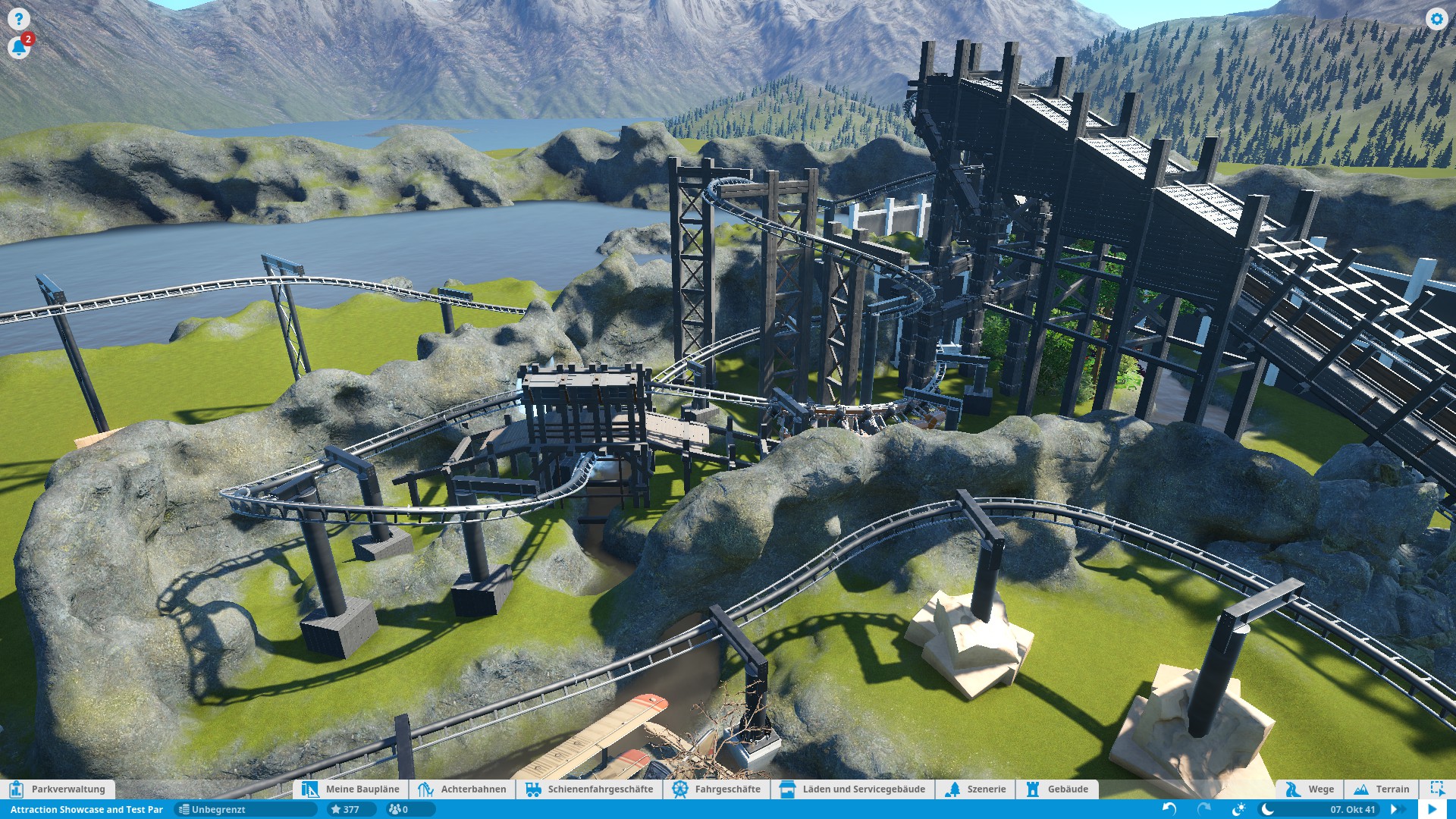Show the park rating star panel

pos(346,809)
